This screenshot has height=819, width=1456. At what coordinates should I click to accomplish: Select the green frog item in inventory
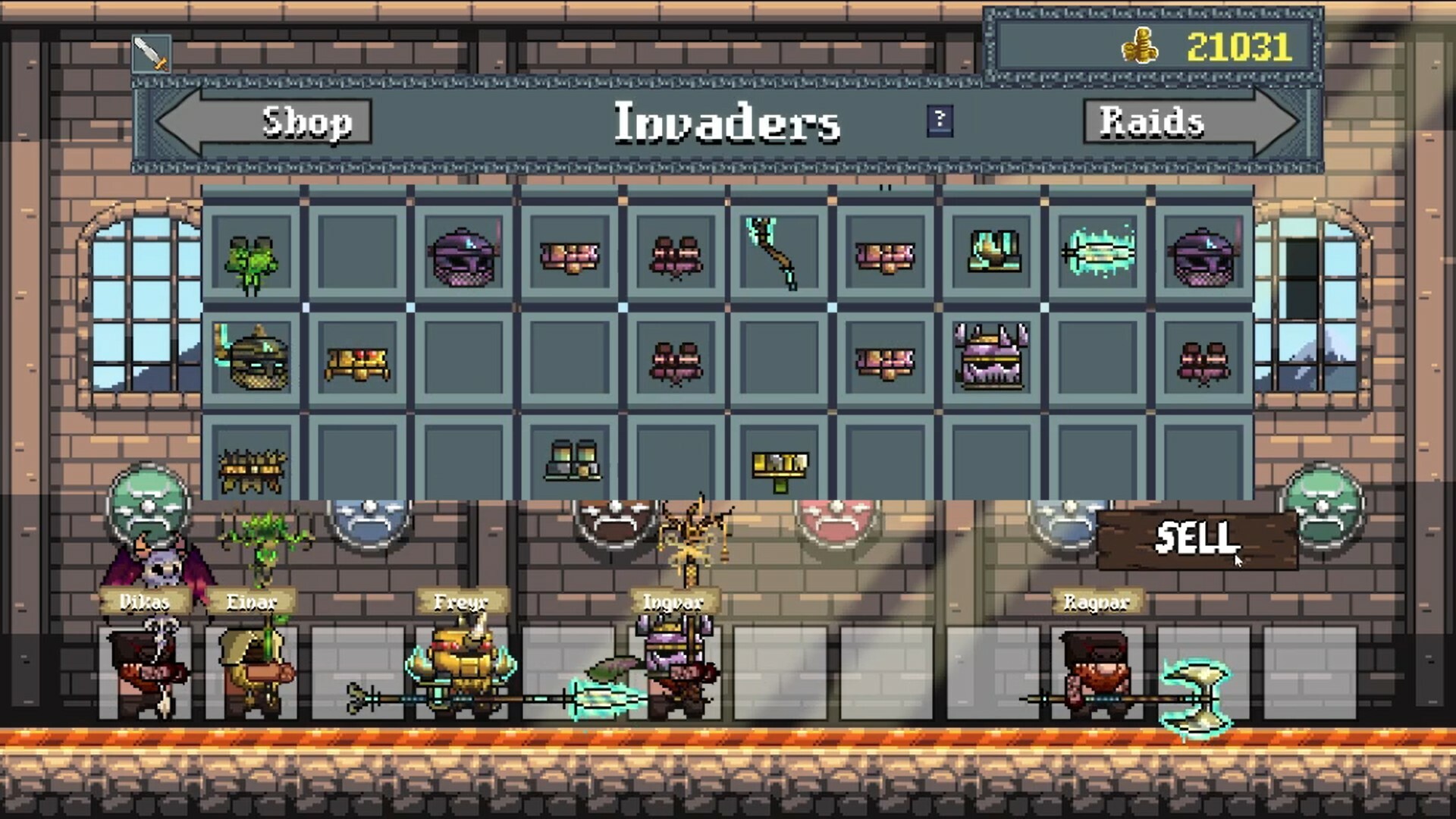tap(254, 262)
